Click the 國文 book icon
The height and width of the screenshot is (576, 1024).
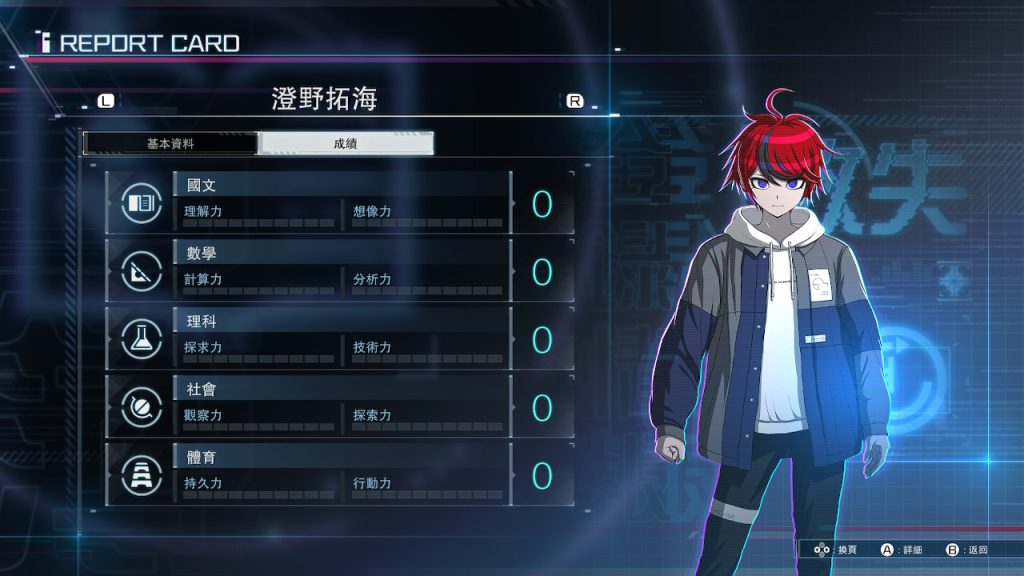tap(141, 204)
